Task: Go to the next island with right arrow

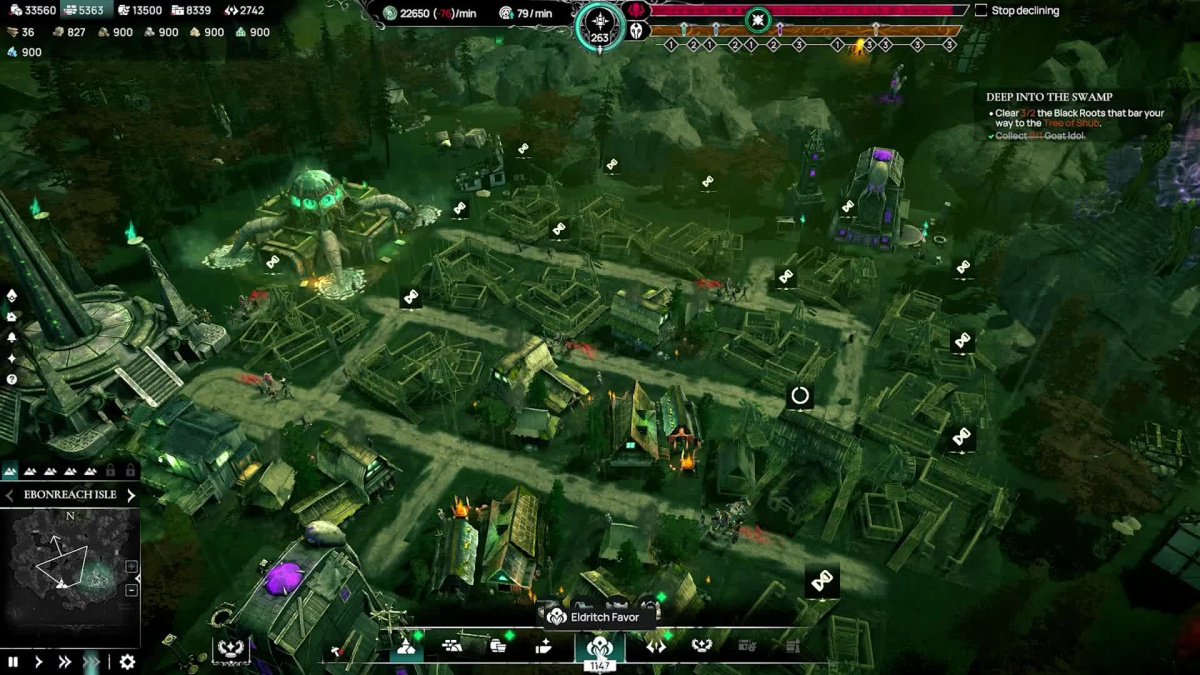Action: pyautogui.click(x=130, y=495)
